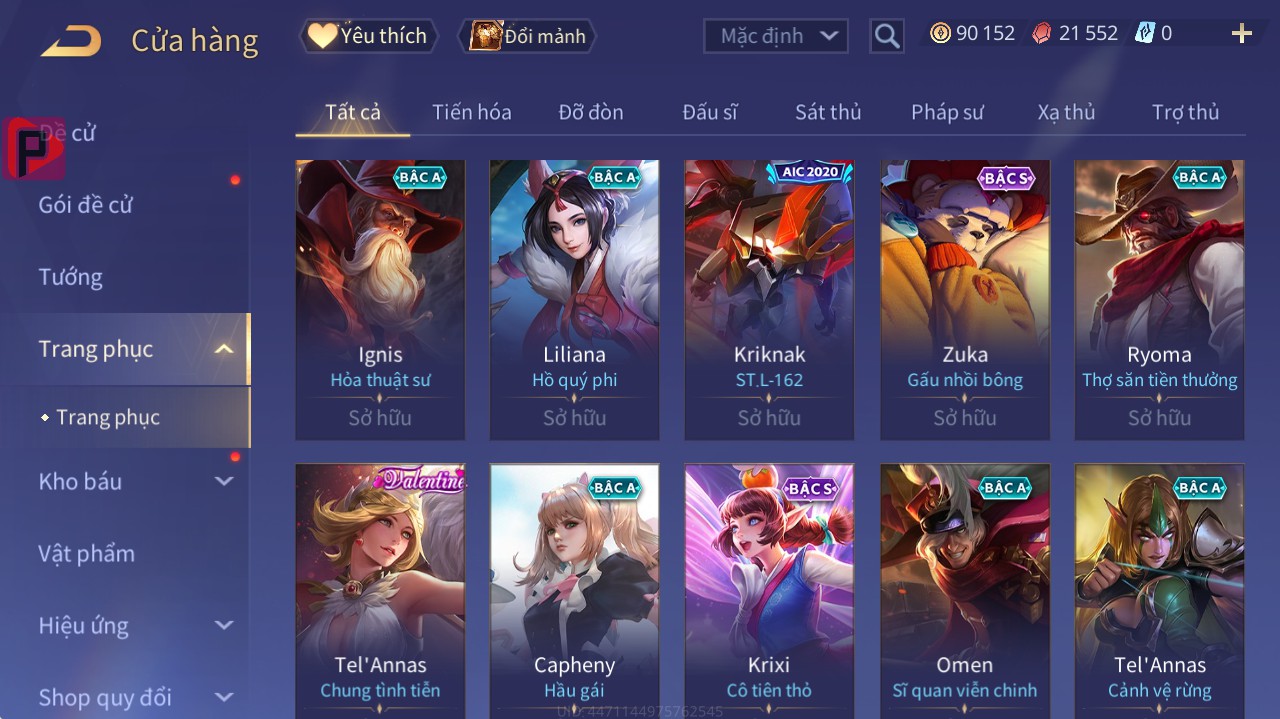Click the magnifying glass search button
Image resolution: width=1280 pixels, height=719 pixels.
click(x=886, y=37)
